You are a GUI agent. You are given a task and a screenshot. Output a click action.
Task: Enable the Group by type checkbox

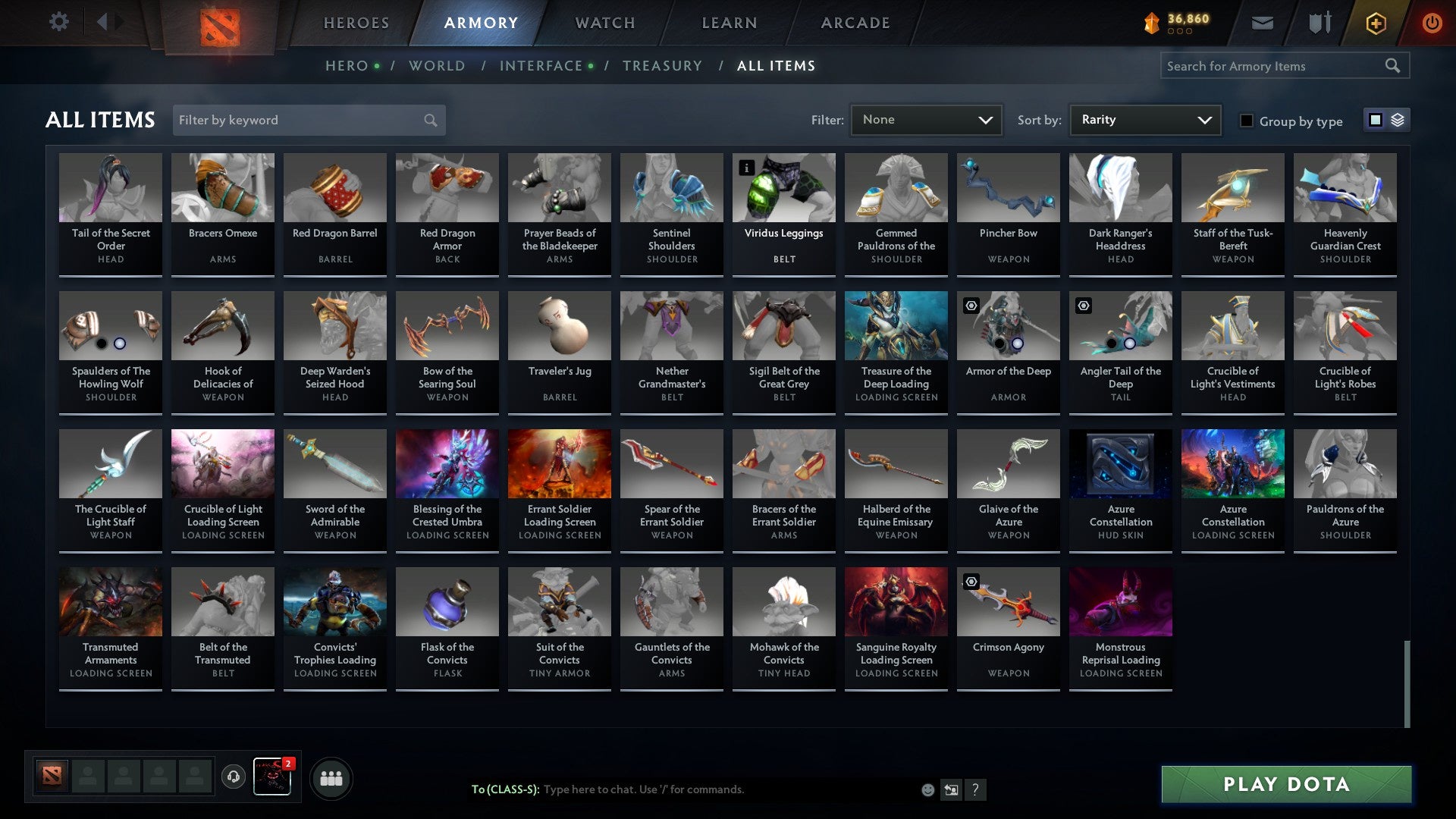(1246, 120)
